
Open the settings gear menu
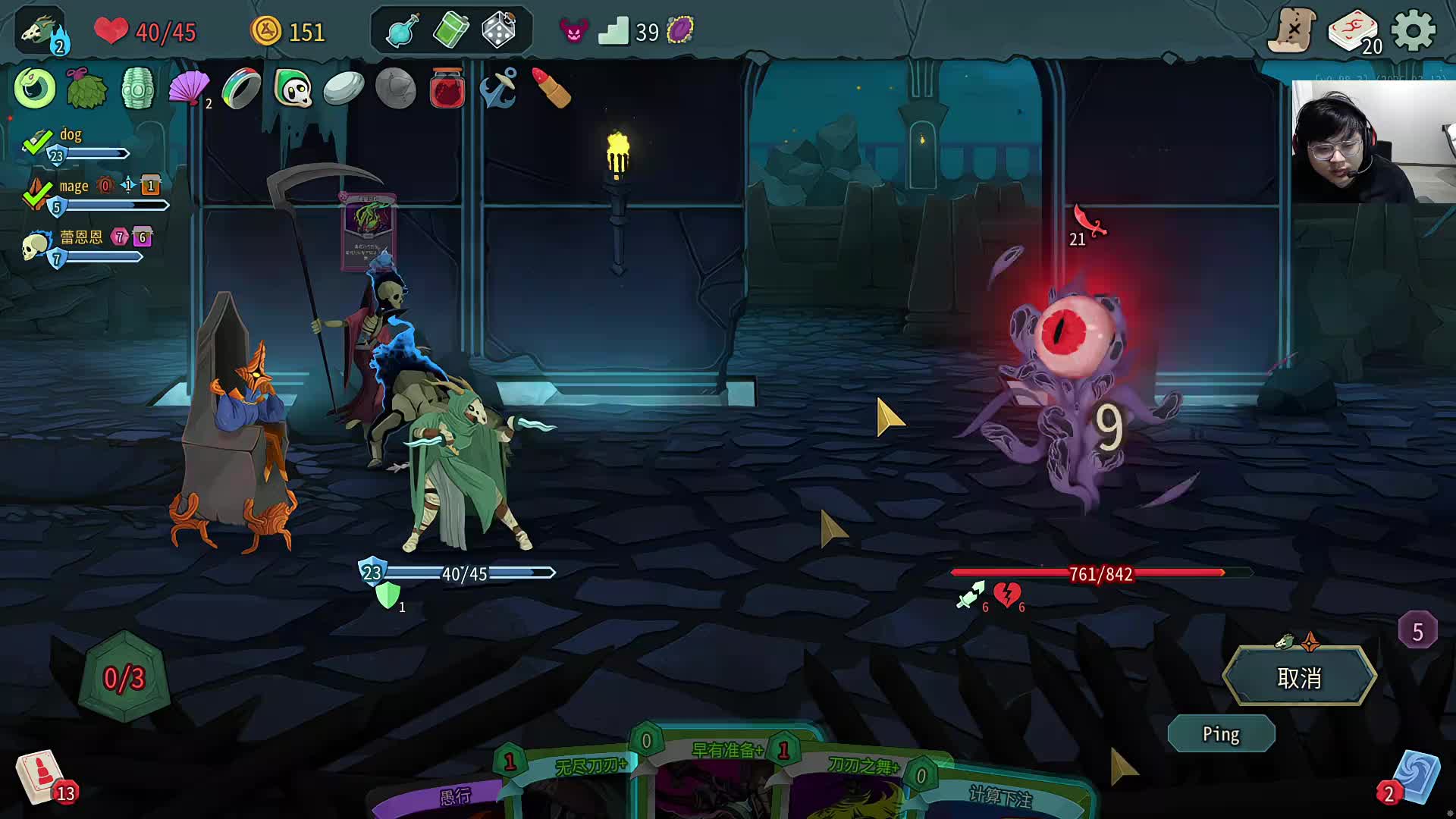tap(1414, 32)
